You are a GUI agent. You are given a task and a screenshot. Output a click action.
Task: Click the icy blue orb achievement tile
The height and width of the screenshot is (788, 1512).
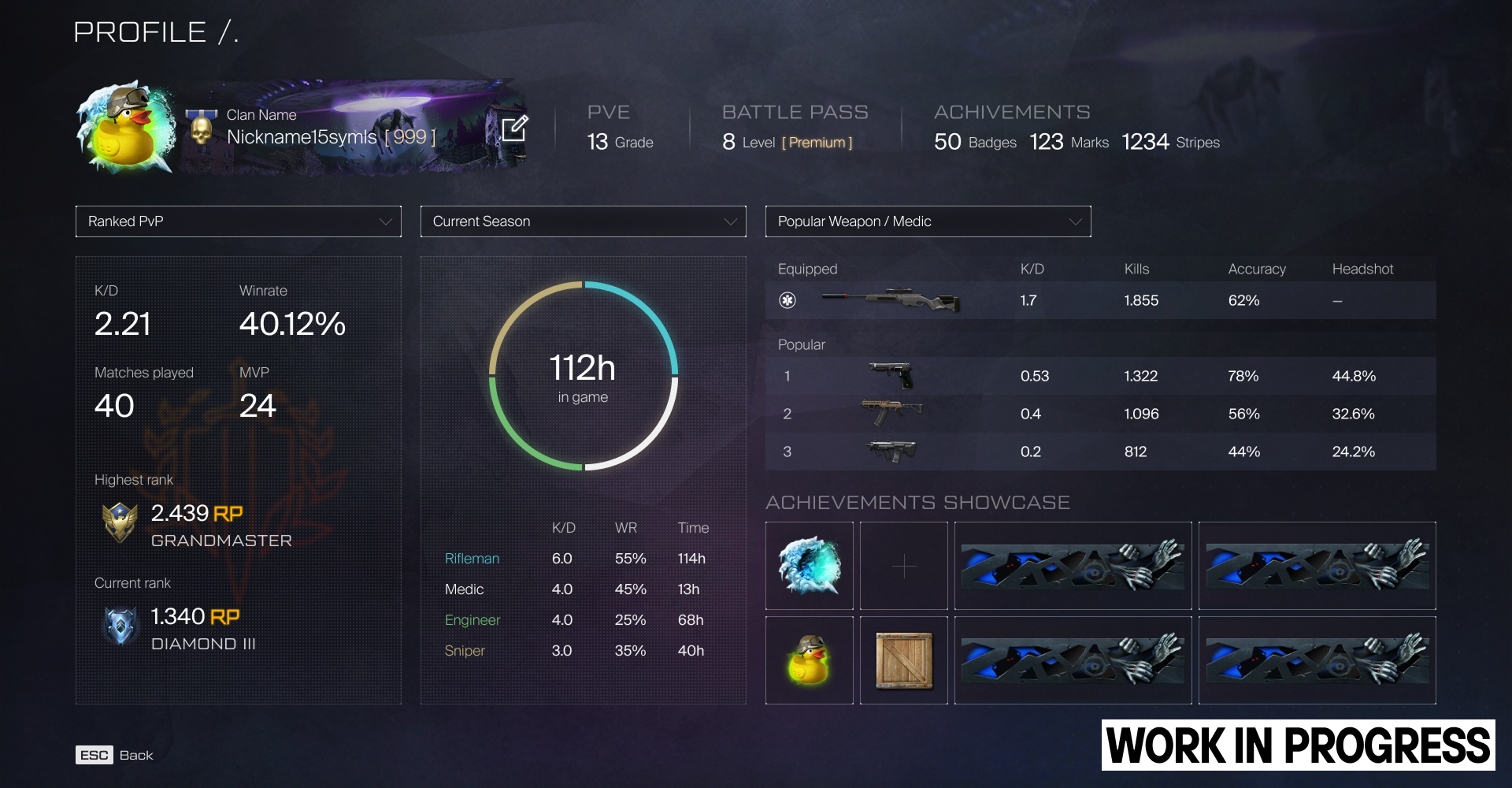tap(810, 566)
